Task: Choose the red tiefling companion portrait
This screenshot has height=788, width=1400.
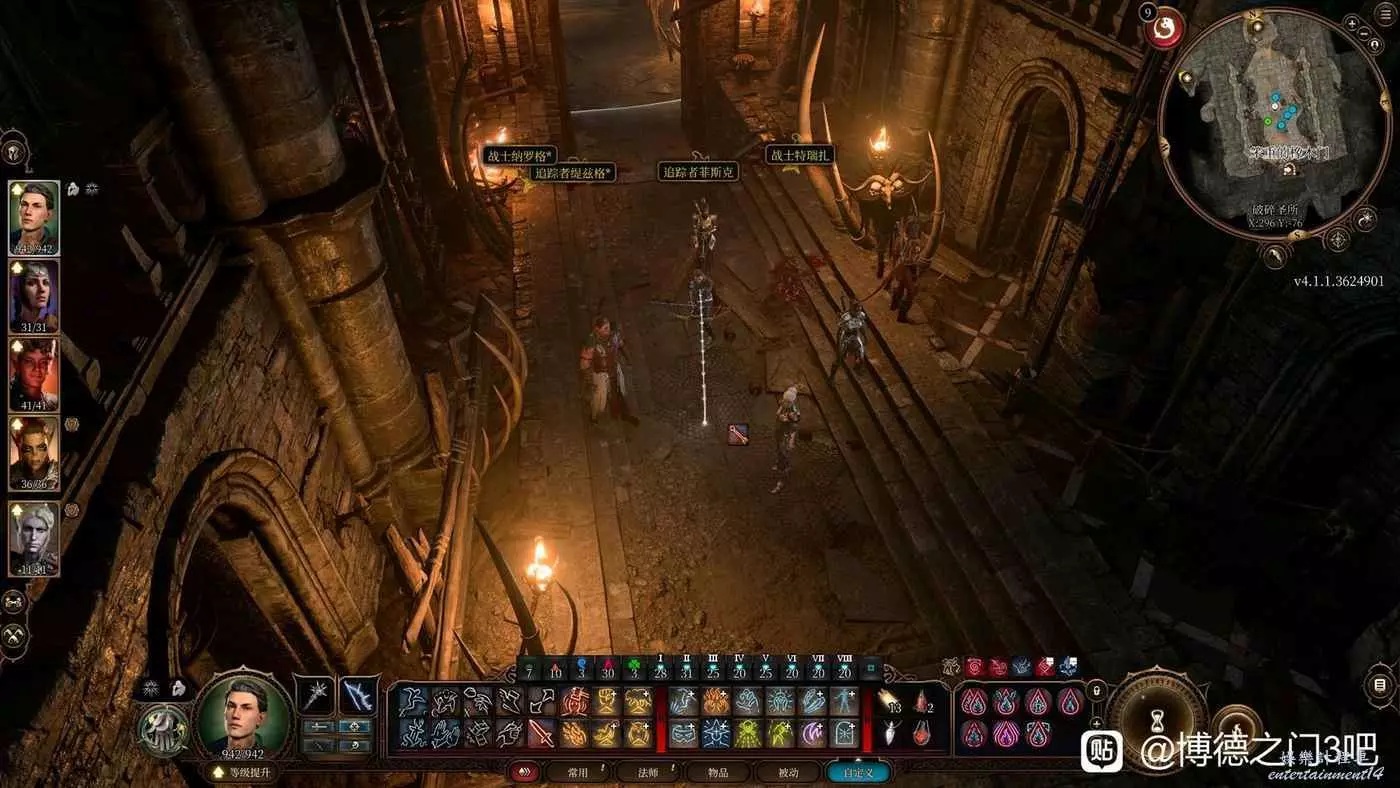Action: coord(34,374)
